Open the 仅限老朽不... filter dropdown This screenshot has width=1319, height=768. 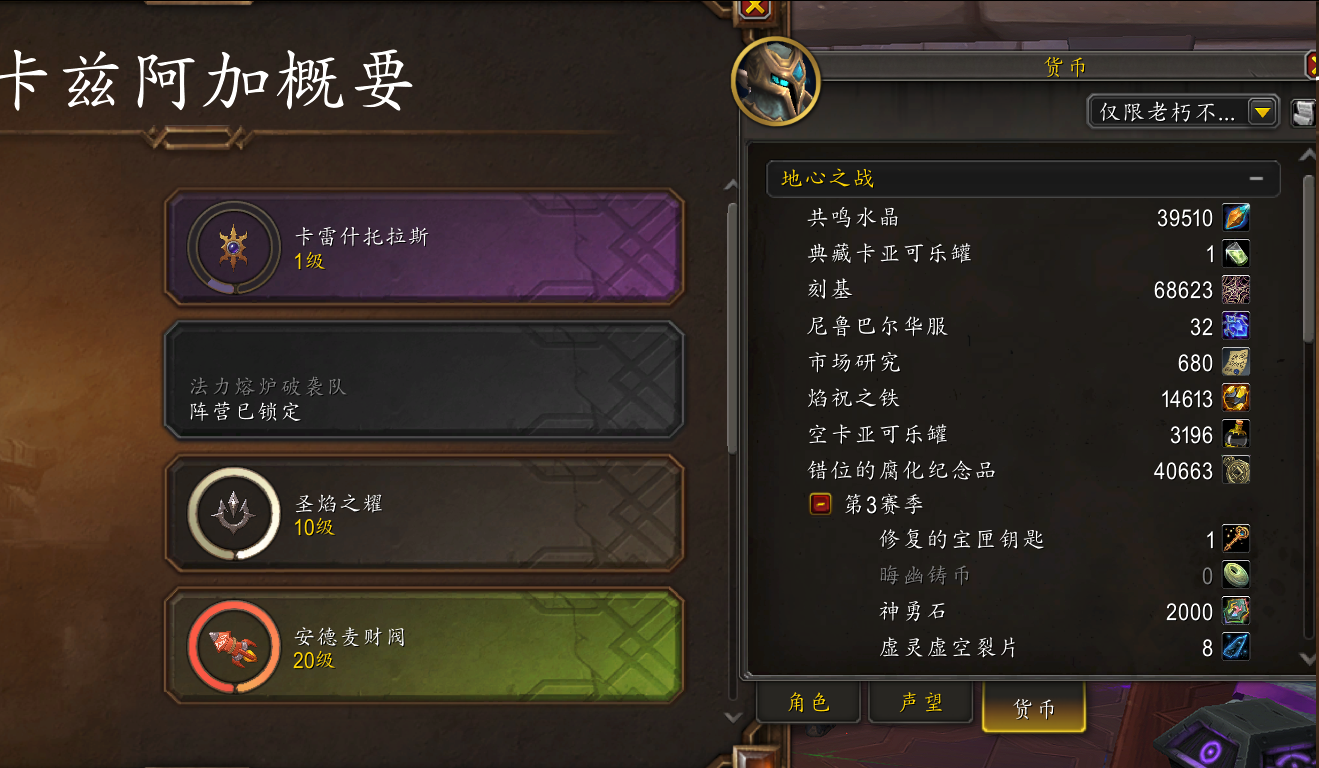[x=1262, y=111]
